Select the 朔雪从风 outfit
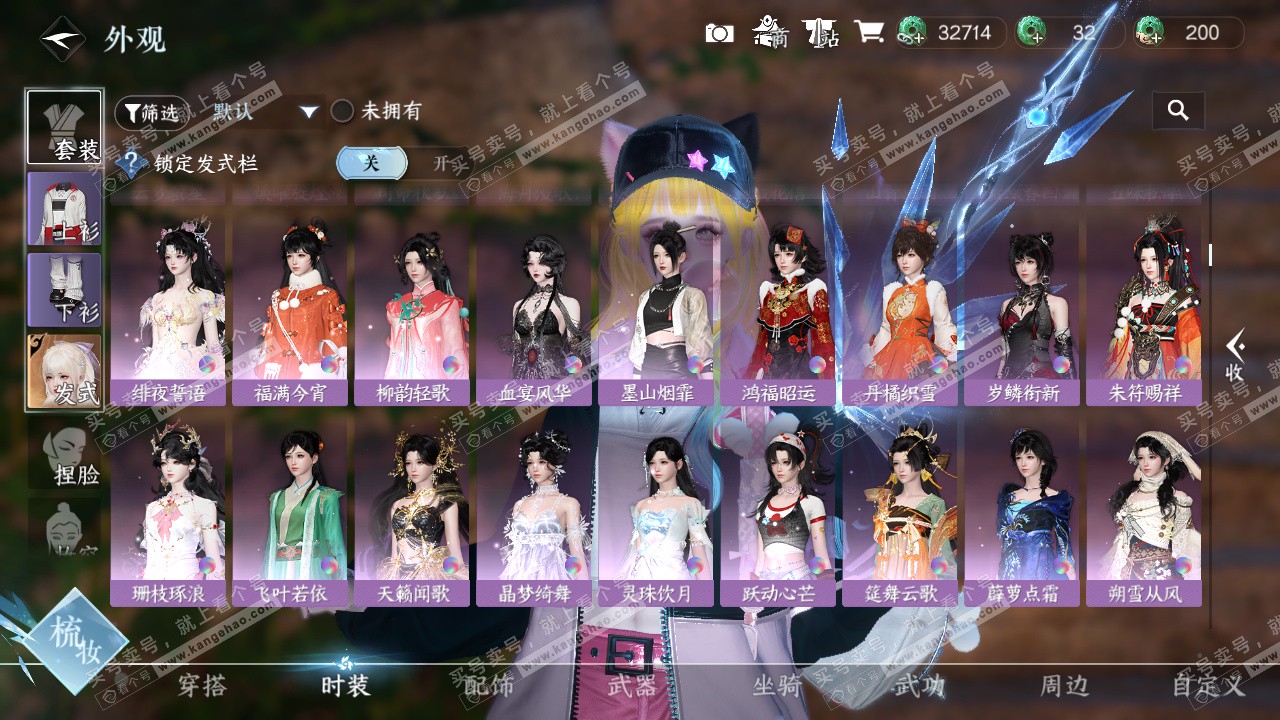 click(x=1144, y=512)
